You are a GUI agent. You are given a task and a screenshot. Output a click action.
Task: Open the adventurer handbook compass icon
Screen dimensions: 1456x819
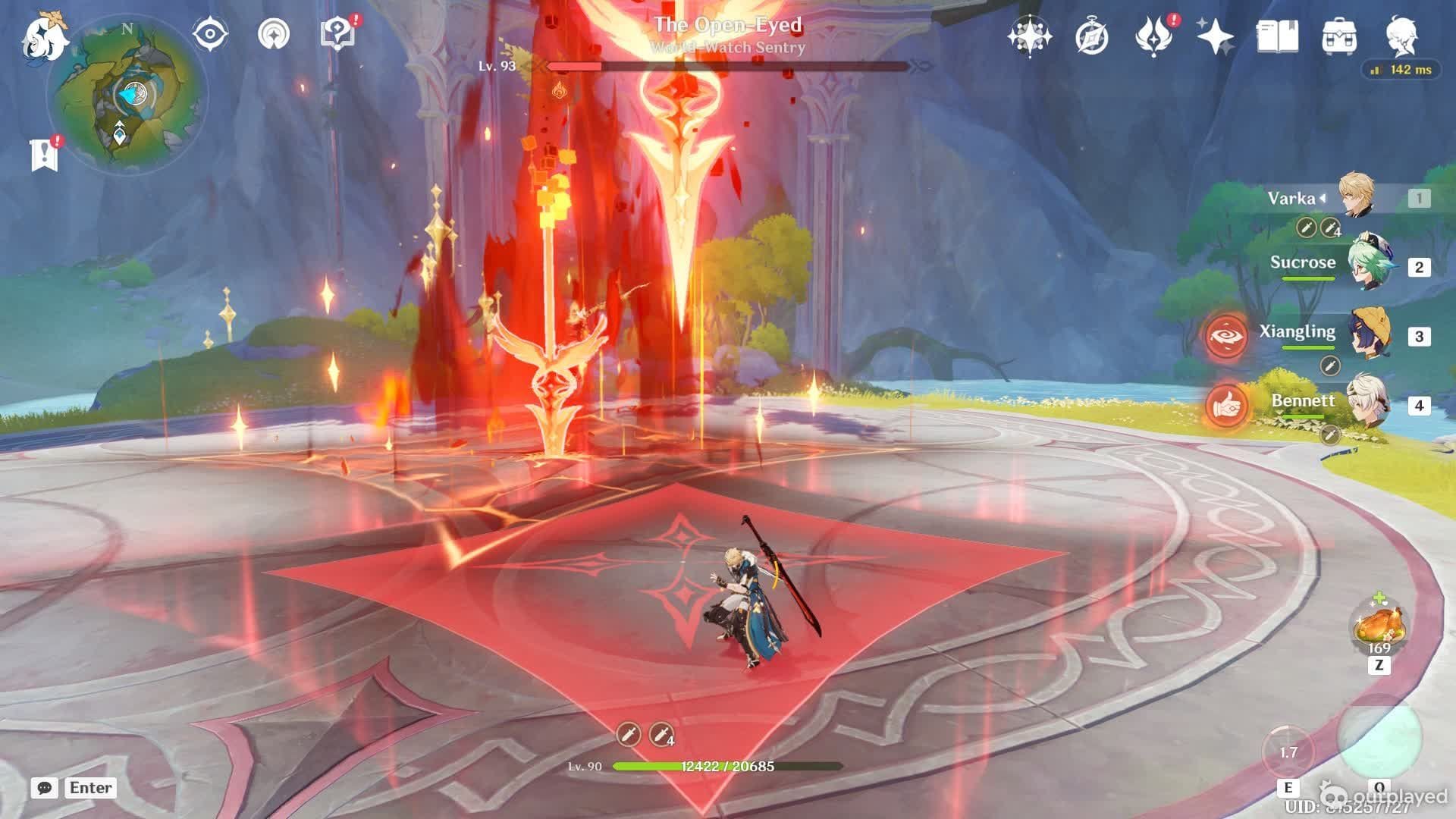(x=1091, y=36)
